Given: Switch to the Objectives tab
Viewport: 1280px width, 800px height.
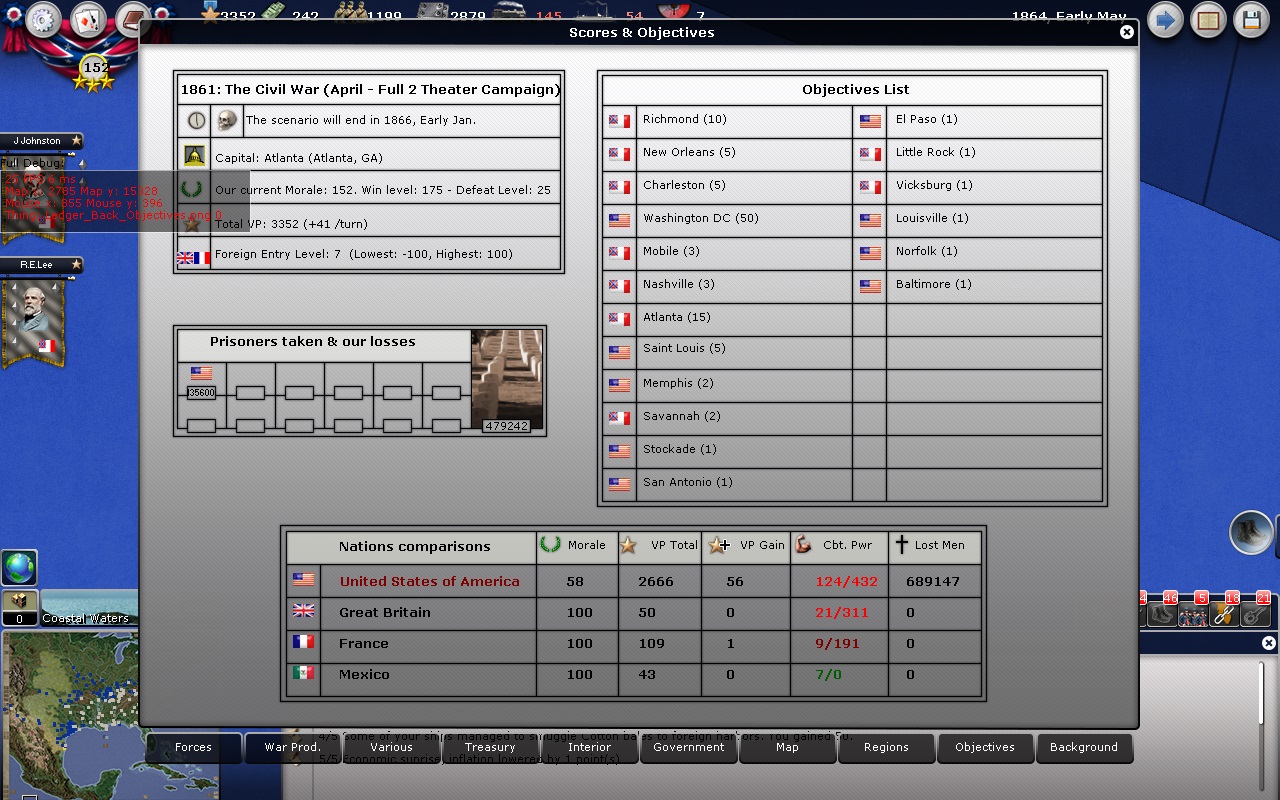Looking at the screenshot, I should click(x=985, y=748).
